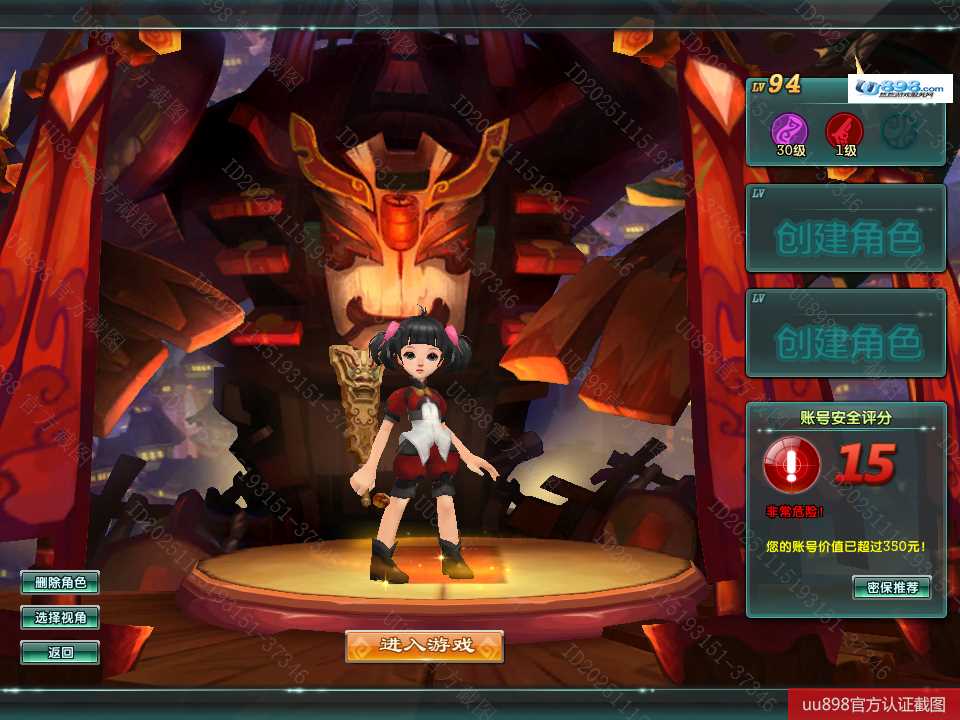Click the 进入游戏 enter game button

coord(424,646)
